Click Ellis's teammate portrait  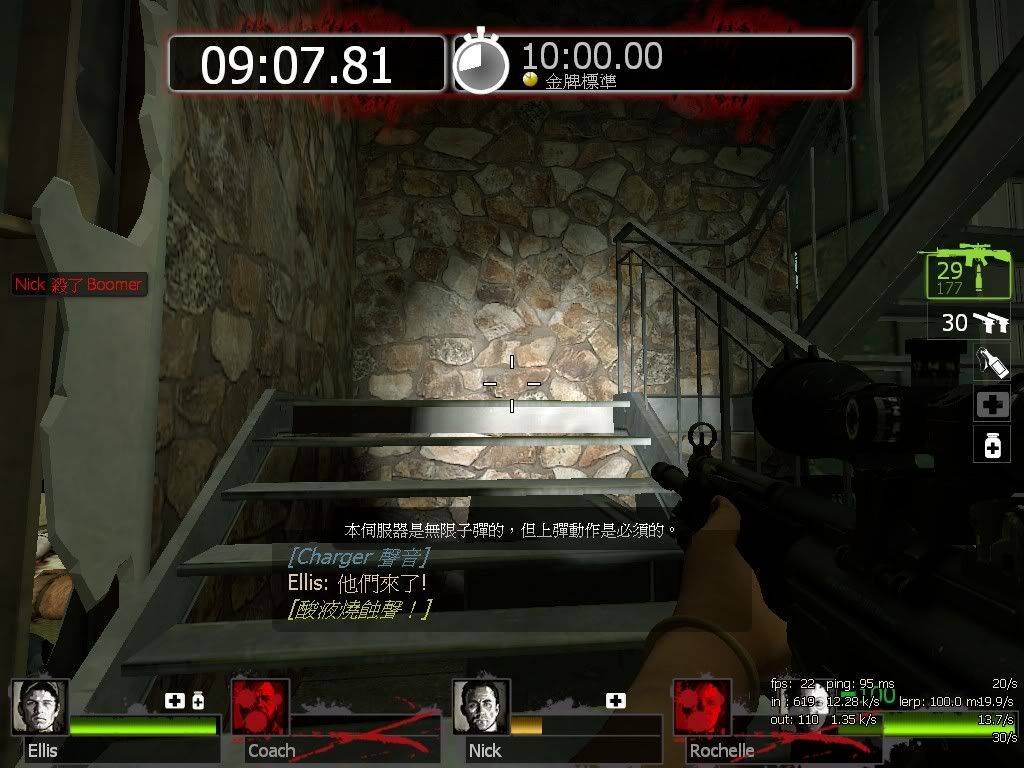(x=40, y=707)
